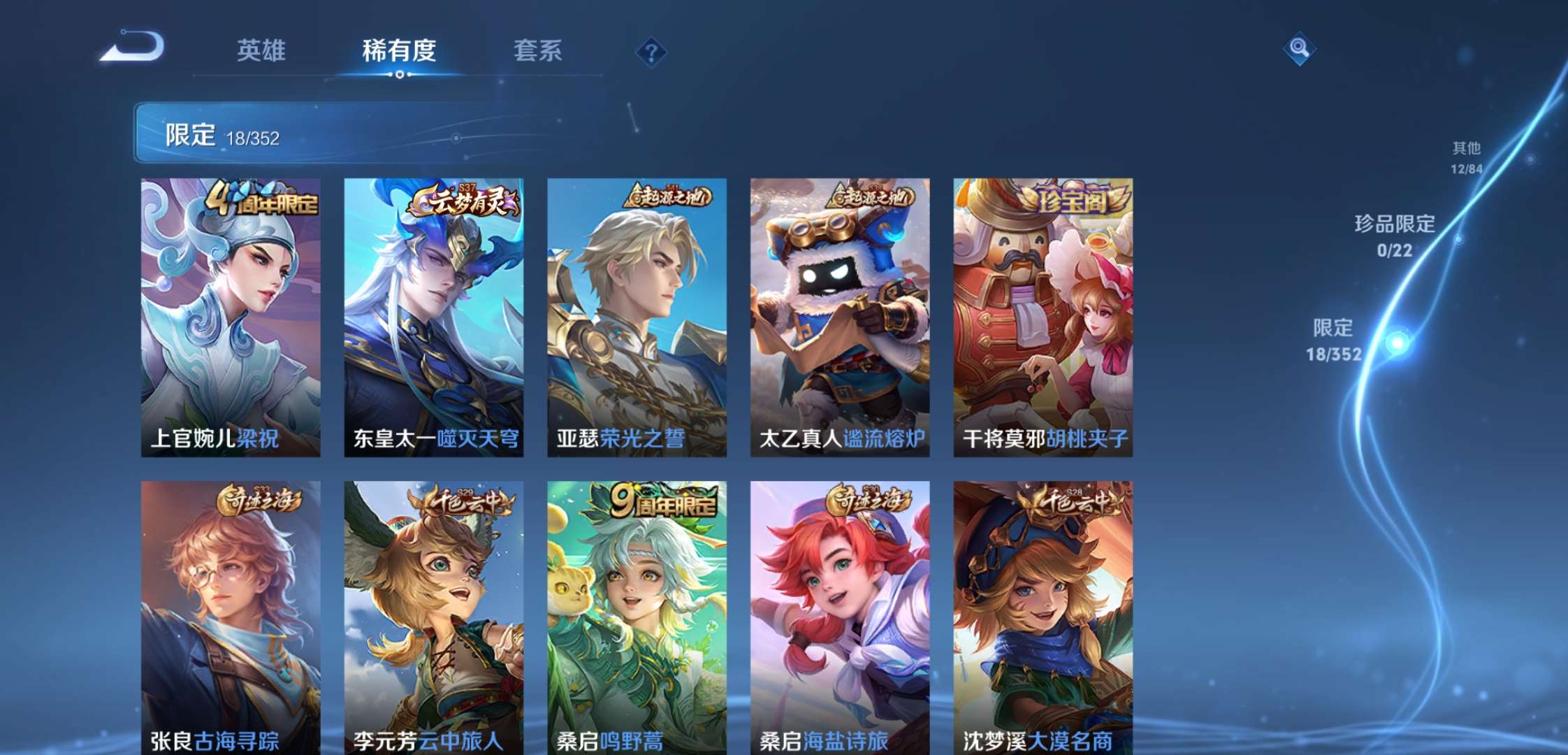
Task: Open the help question mark icon
Action: point(650,51)
